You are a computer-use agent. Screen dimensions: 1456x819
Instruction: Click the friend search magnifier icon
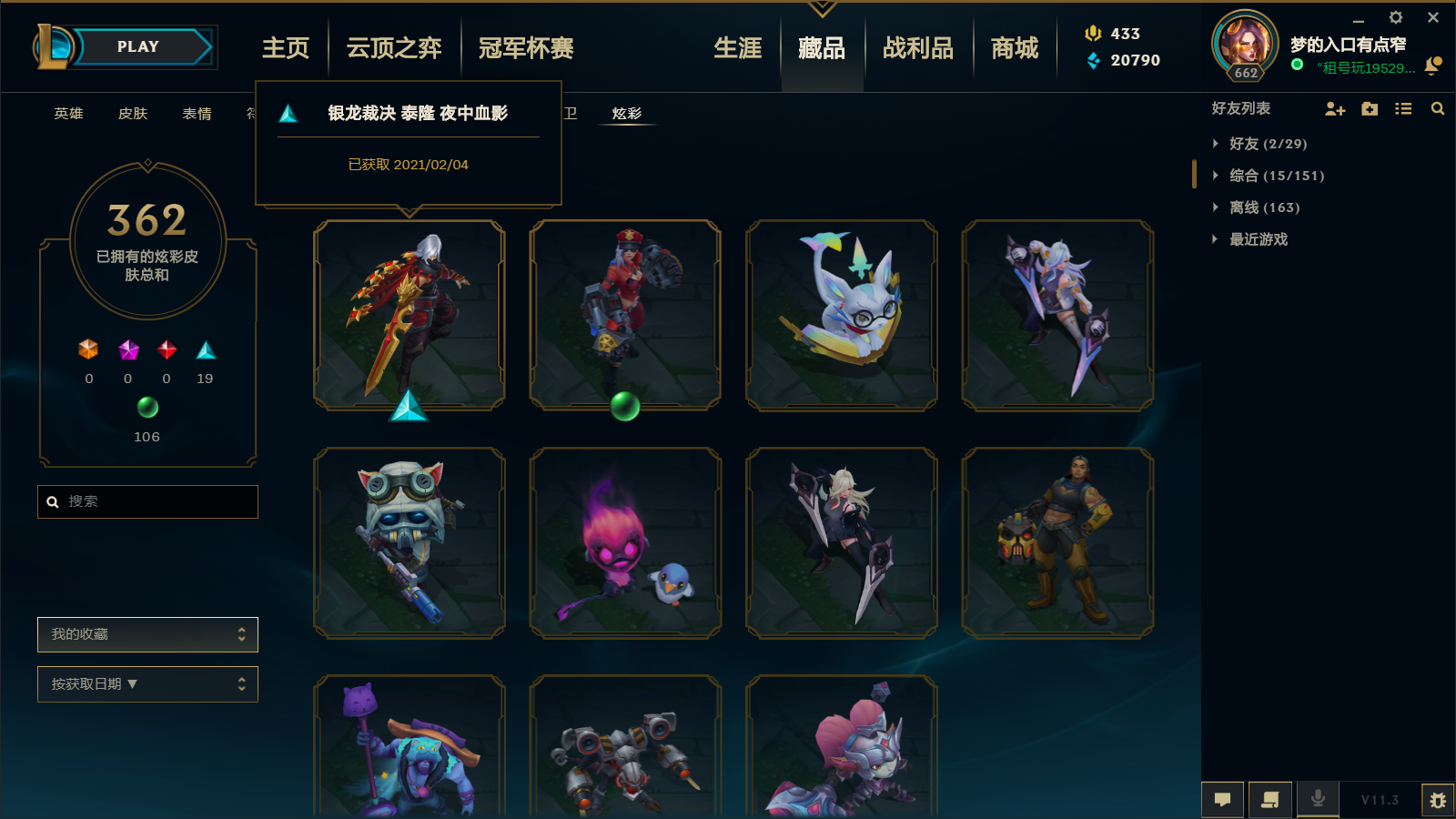[1437, 108]
